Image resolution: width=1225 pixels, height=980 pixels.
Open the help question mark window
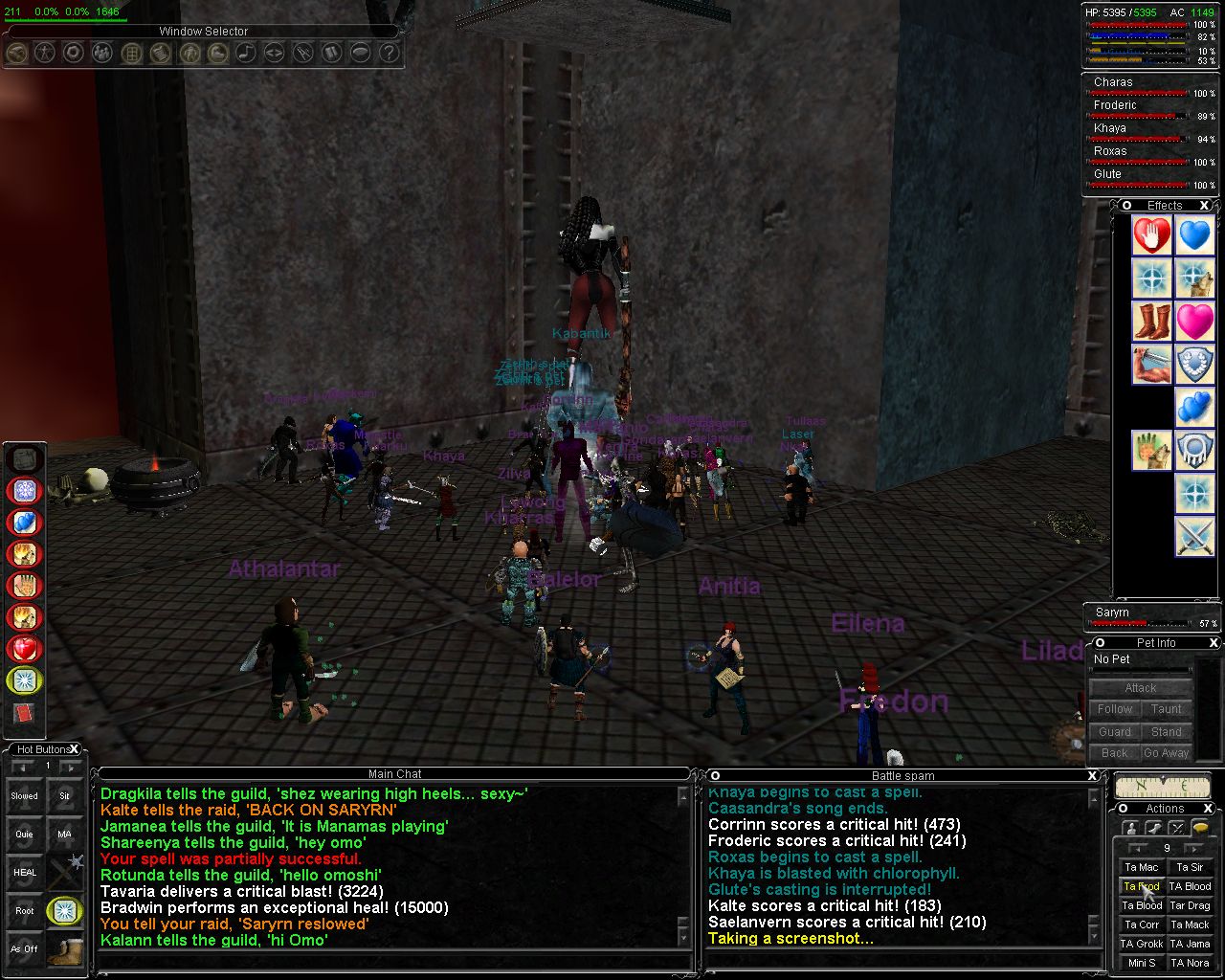tap(389, 53)
